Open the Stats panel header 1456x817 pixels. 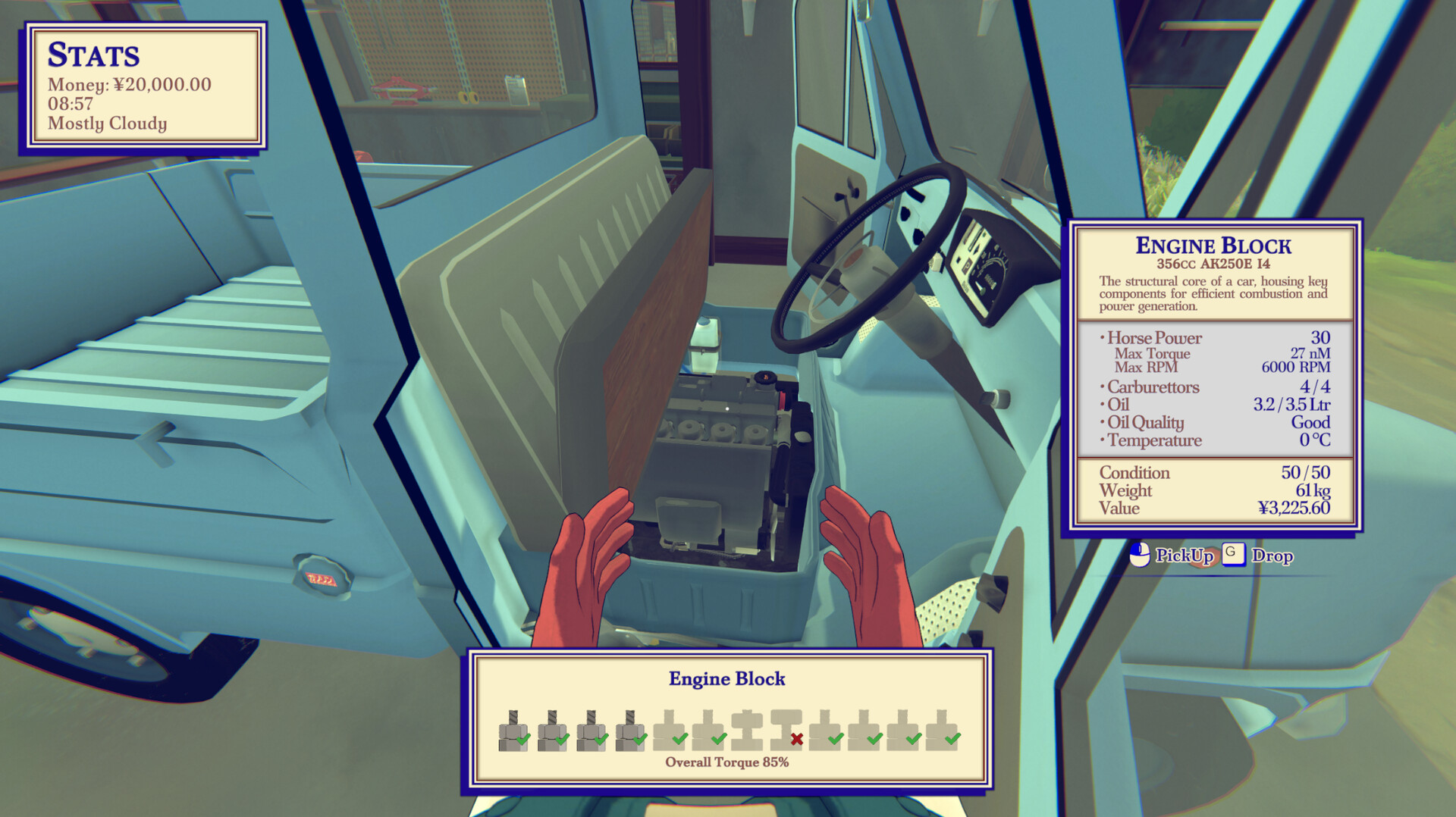click(x=95, y=55)
